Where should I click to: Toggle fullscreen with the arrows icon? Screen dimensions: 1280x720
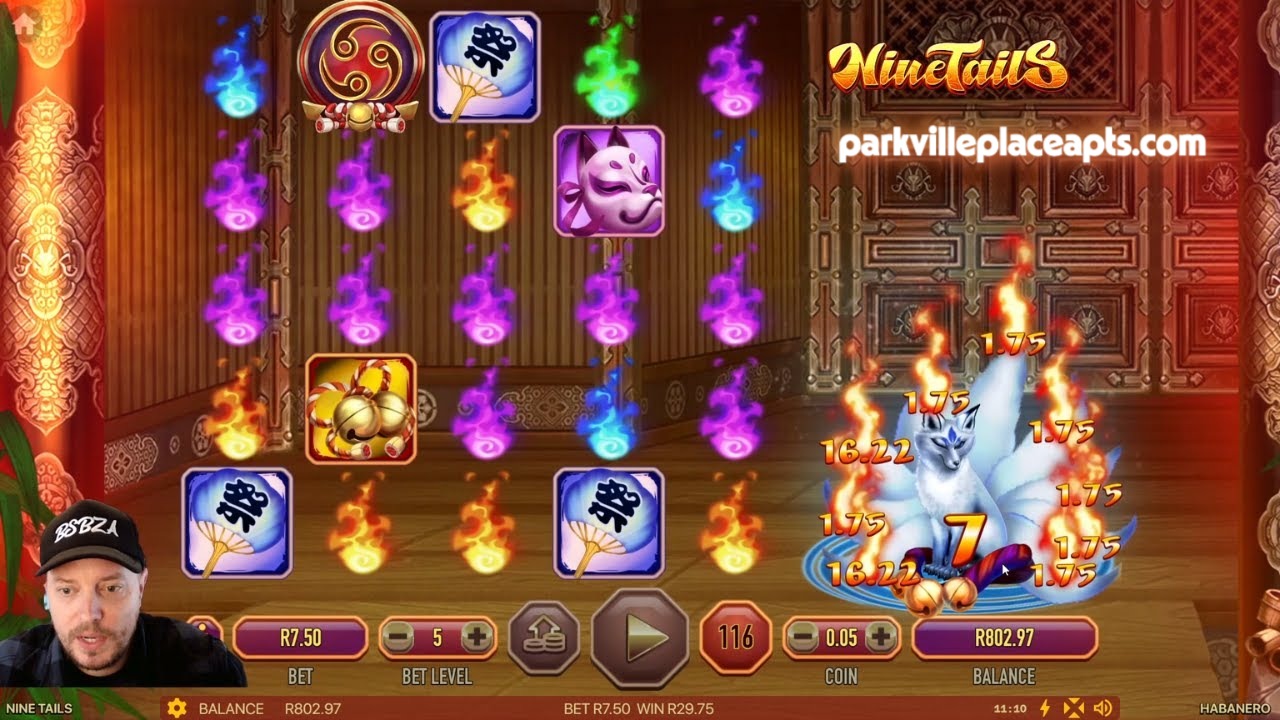click(x=1073, y=708)
